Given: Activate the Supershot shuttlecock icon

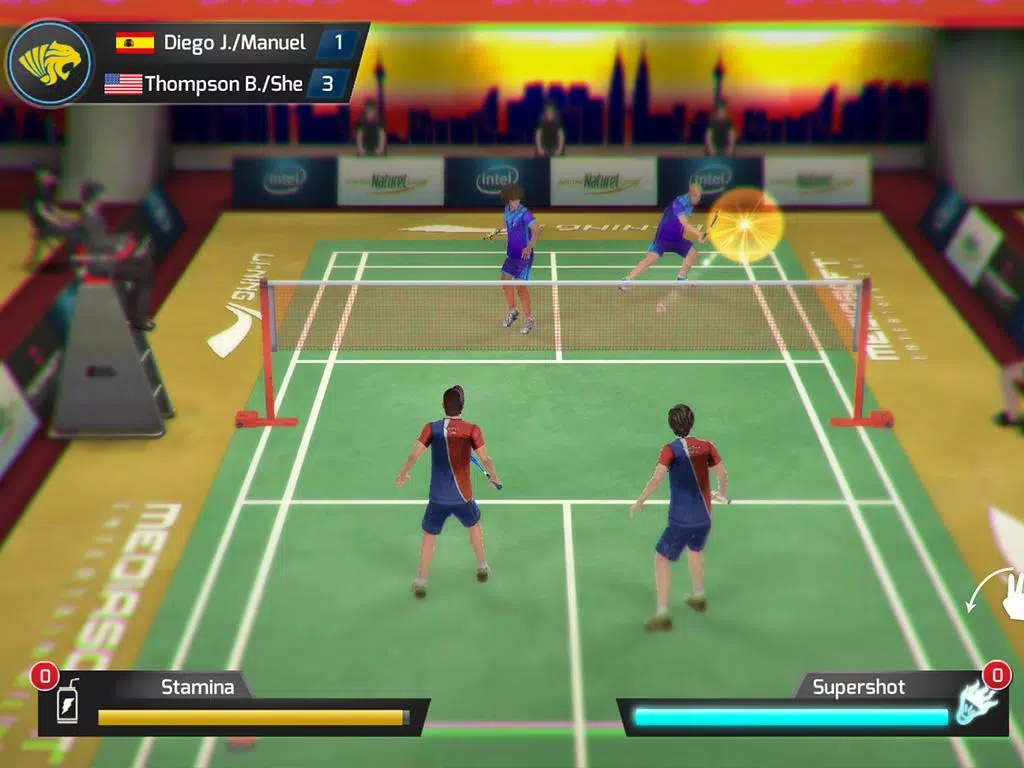Looking at the screenshot, I should coord(975,700).
